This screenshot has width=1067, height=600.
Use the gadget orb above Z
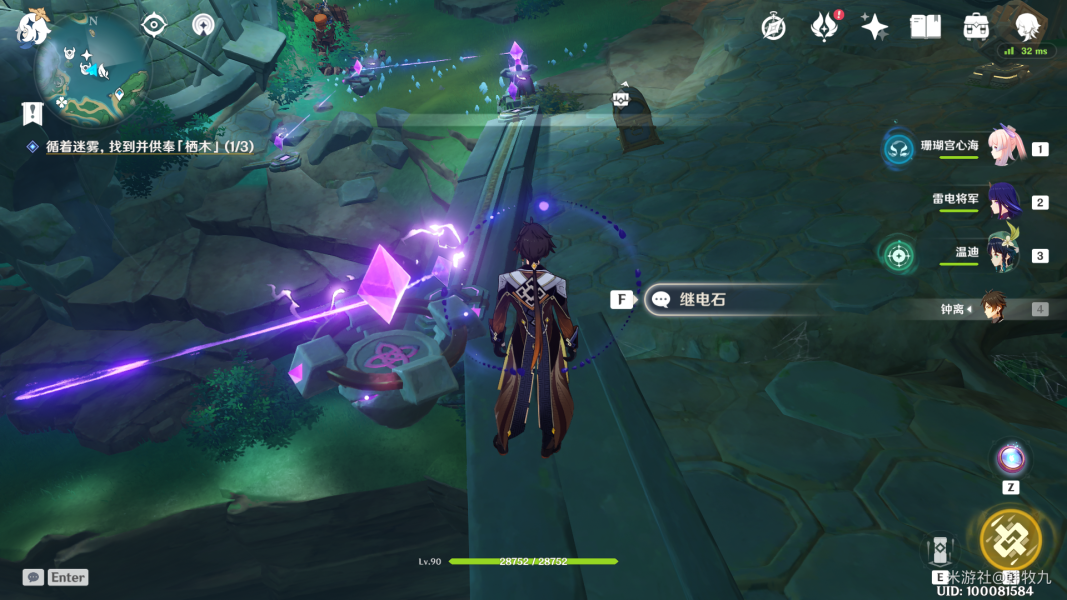1011,459
